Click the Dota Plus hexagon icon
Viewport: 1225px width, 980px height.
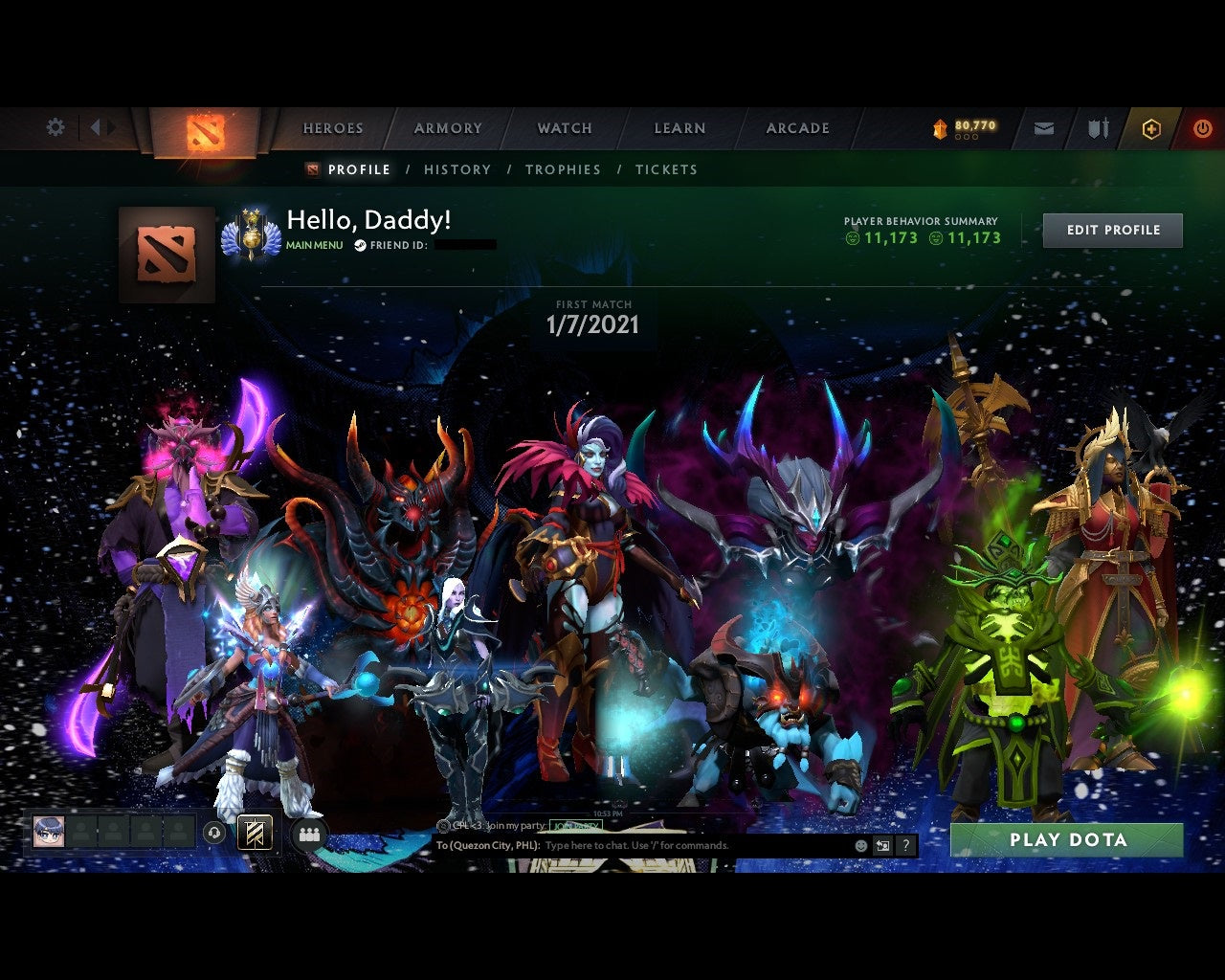tap(1151, 126)
